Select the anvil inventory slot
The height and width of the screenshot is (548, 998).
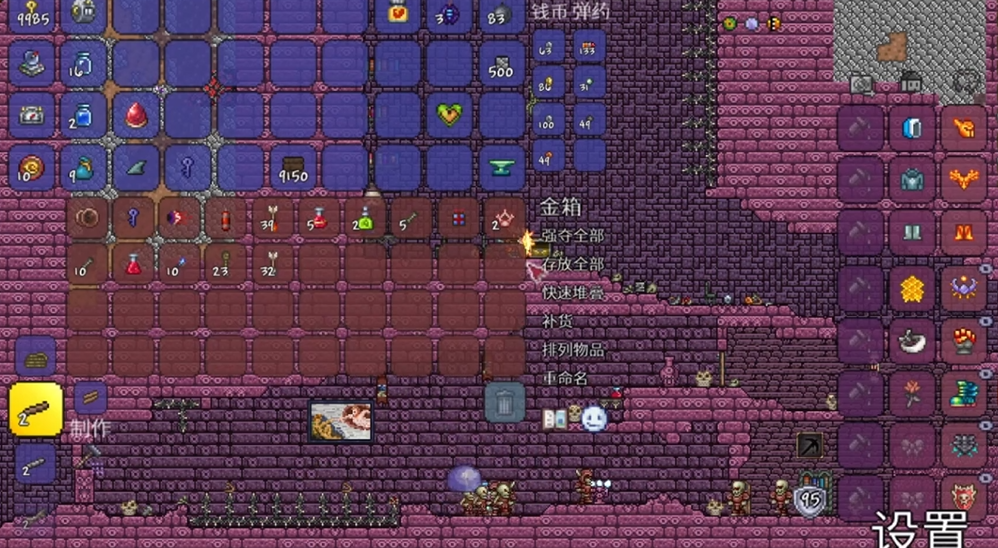click(x=502, y=168)
